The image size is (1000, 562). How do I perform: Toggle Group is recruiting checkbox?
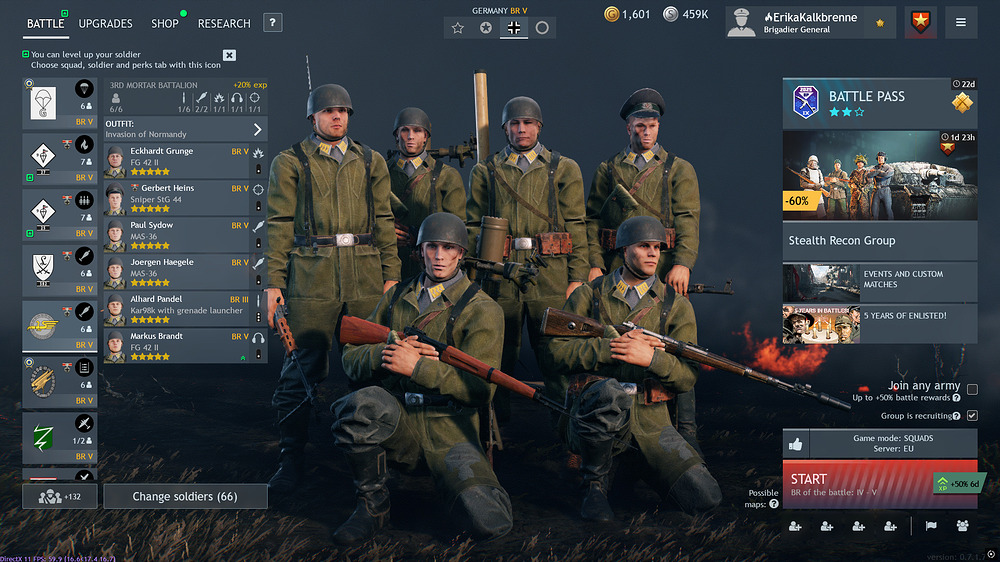click(972, 415)
